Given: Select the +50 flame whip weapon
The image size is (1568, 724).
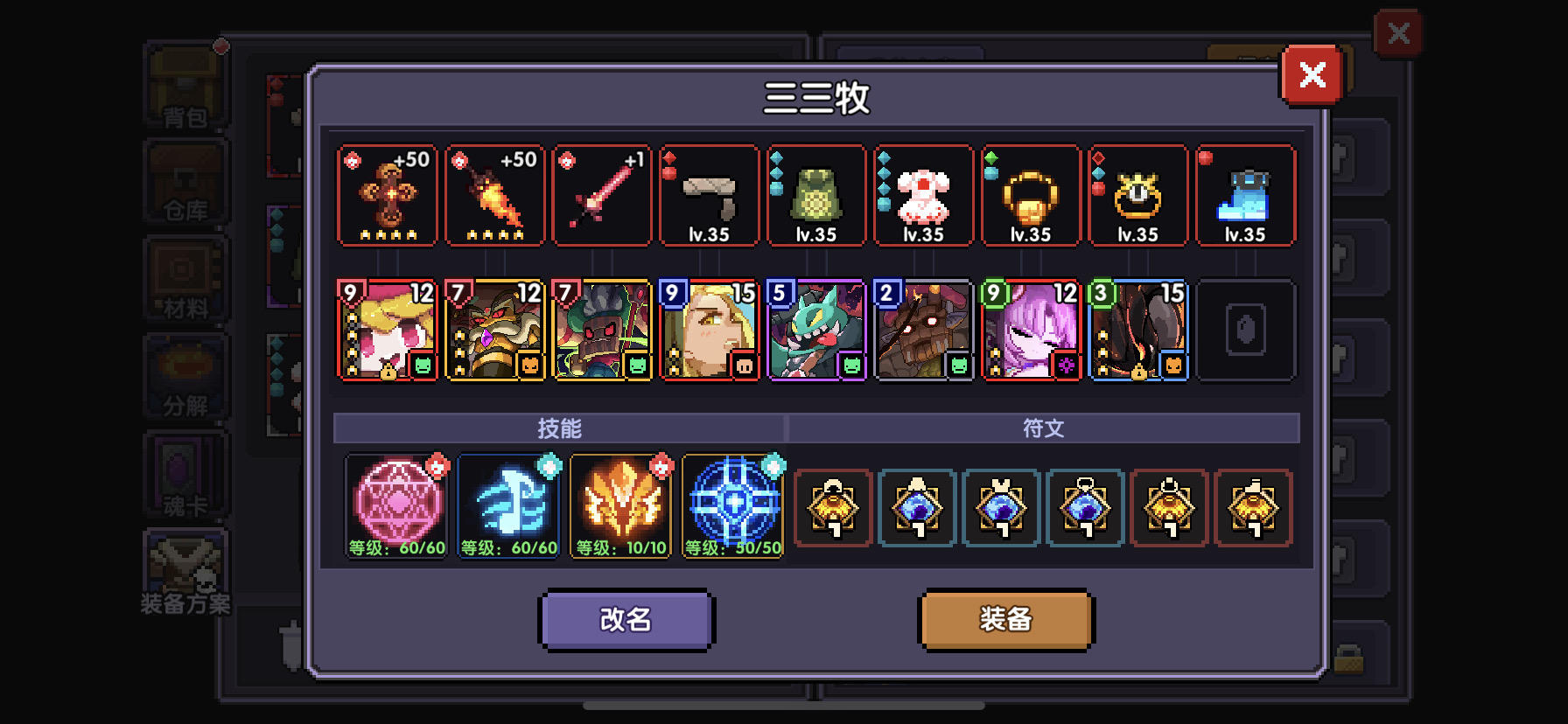Looking at the screenshot, I should point(494,194).
